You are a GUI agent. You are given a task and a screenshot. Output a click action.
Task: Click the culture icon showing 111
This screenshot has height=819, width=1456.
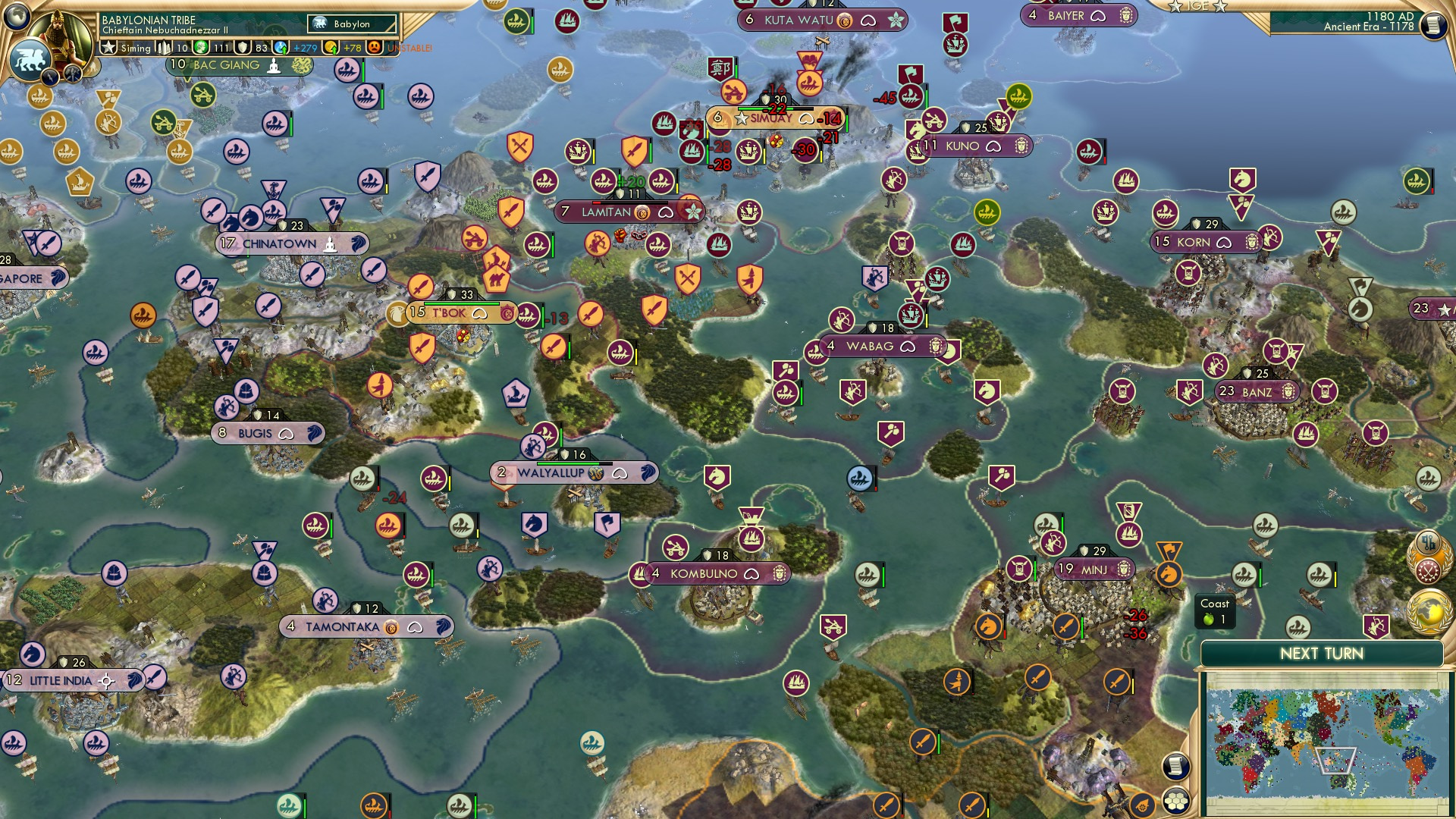point(200,46)
